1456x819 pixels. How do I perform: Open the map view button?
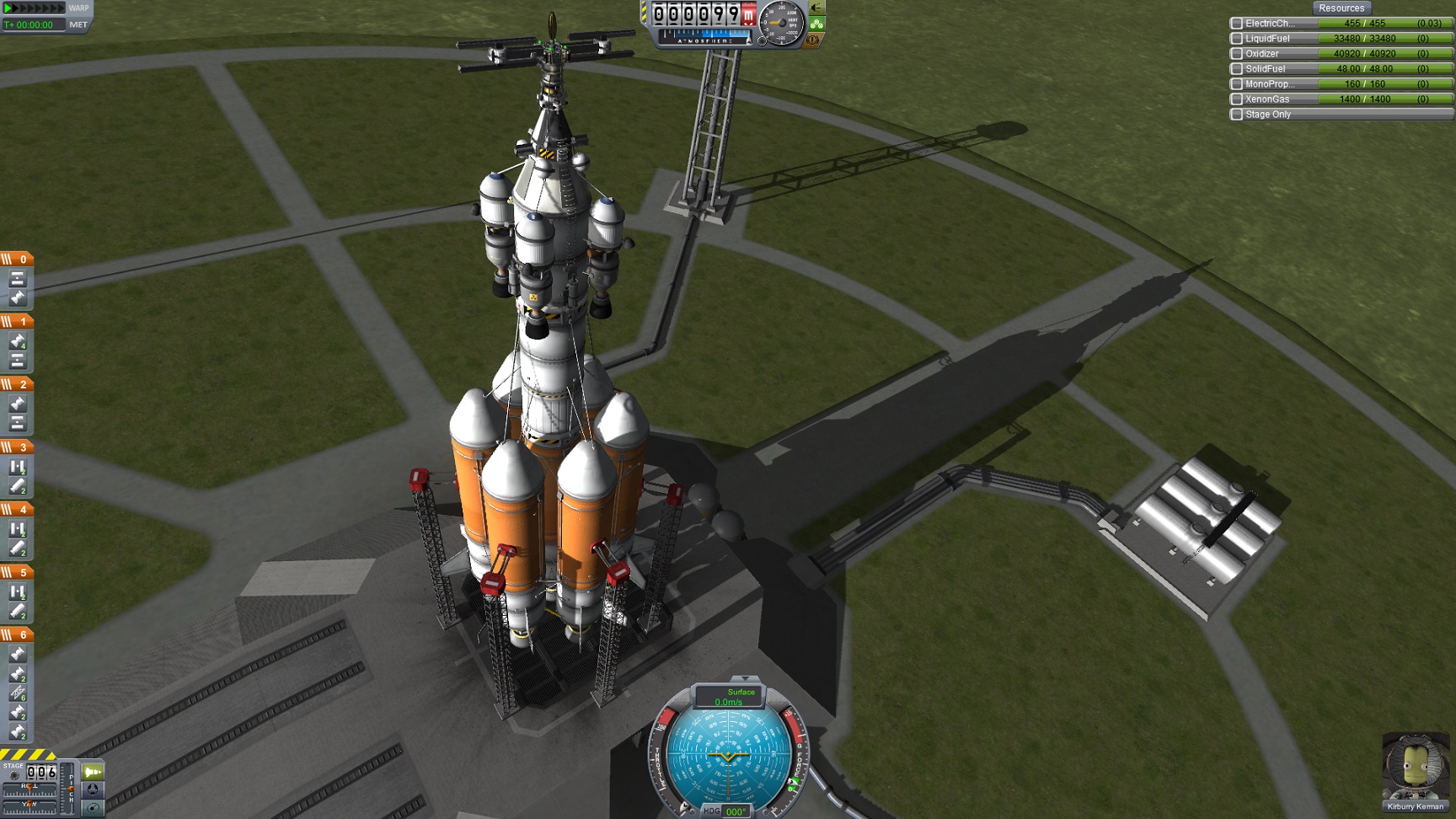93,807
